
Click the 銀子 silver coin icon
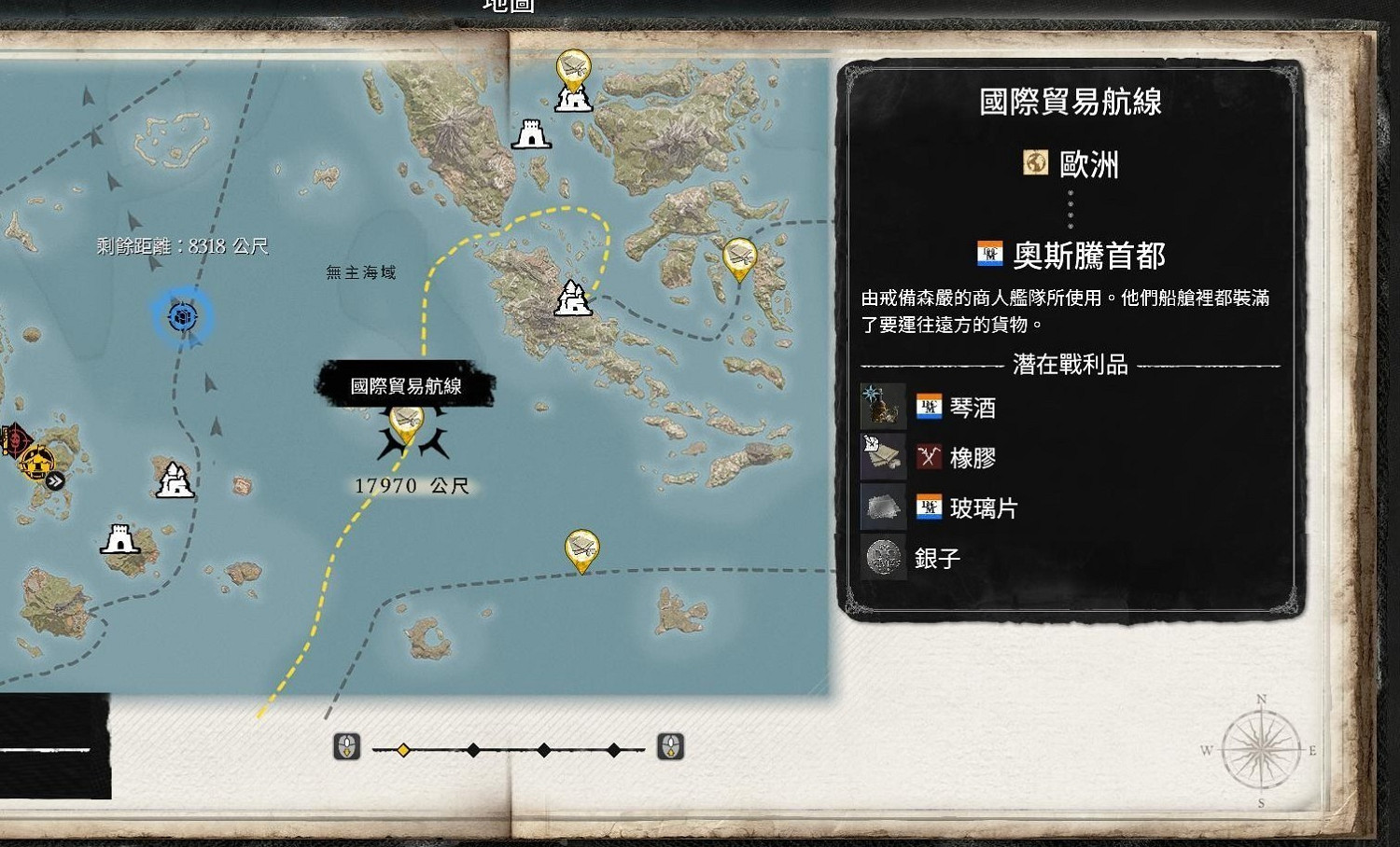point(883,557)
